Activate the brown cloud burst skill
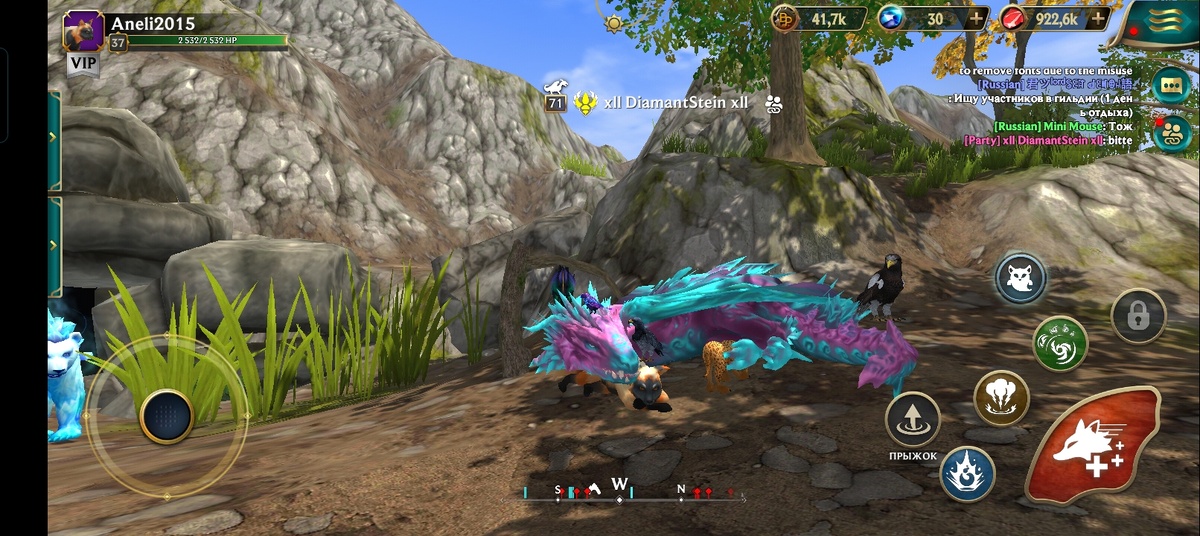1200x536 pixels. pos(1001,397)
